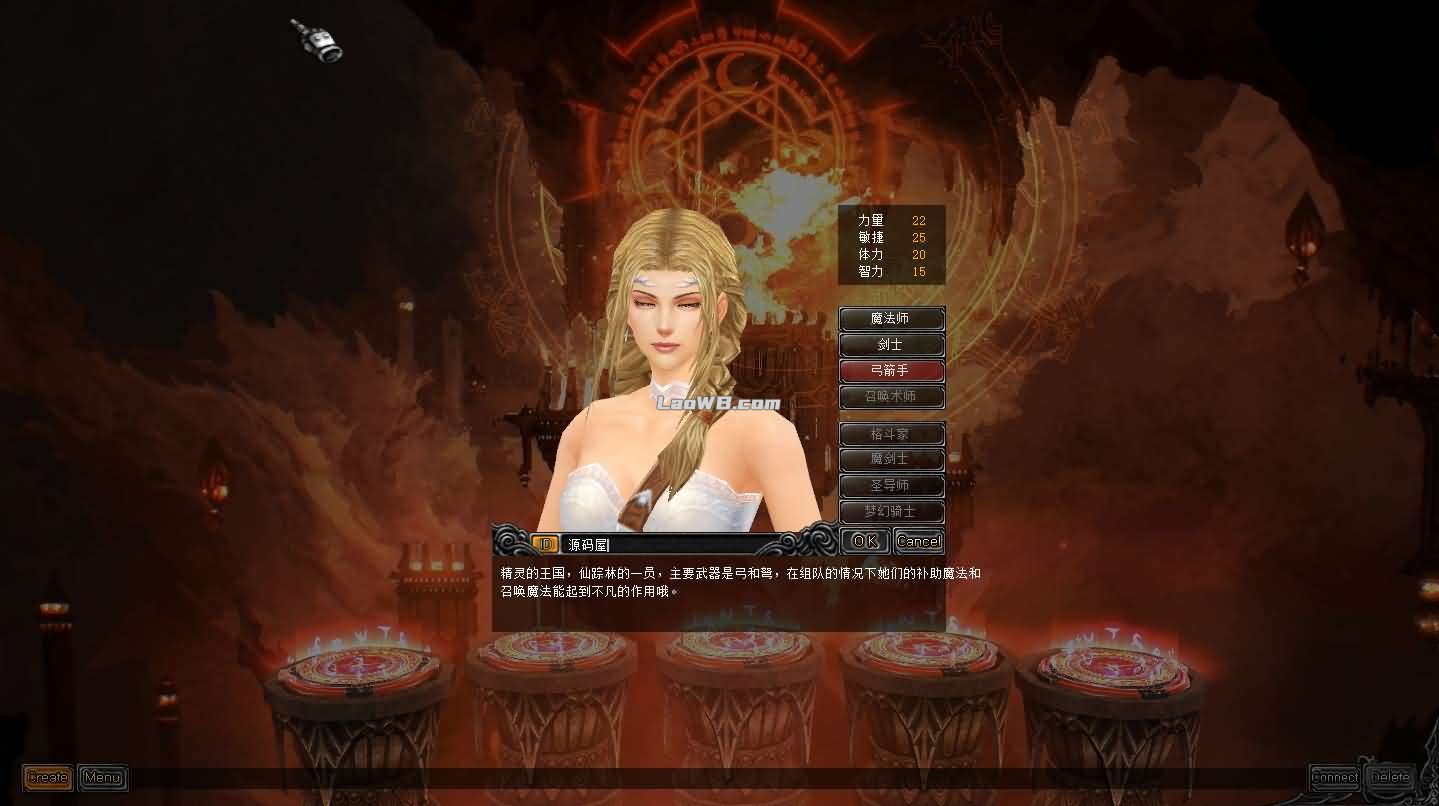
Task: Cancel the character name entry
Action: 917,541
